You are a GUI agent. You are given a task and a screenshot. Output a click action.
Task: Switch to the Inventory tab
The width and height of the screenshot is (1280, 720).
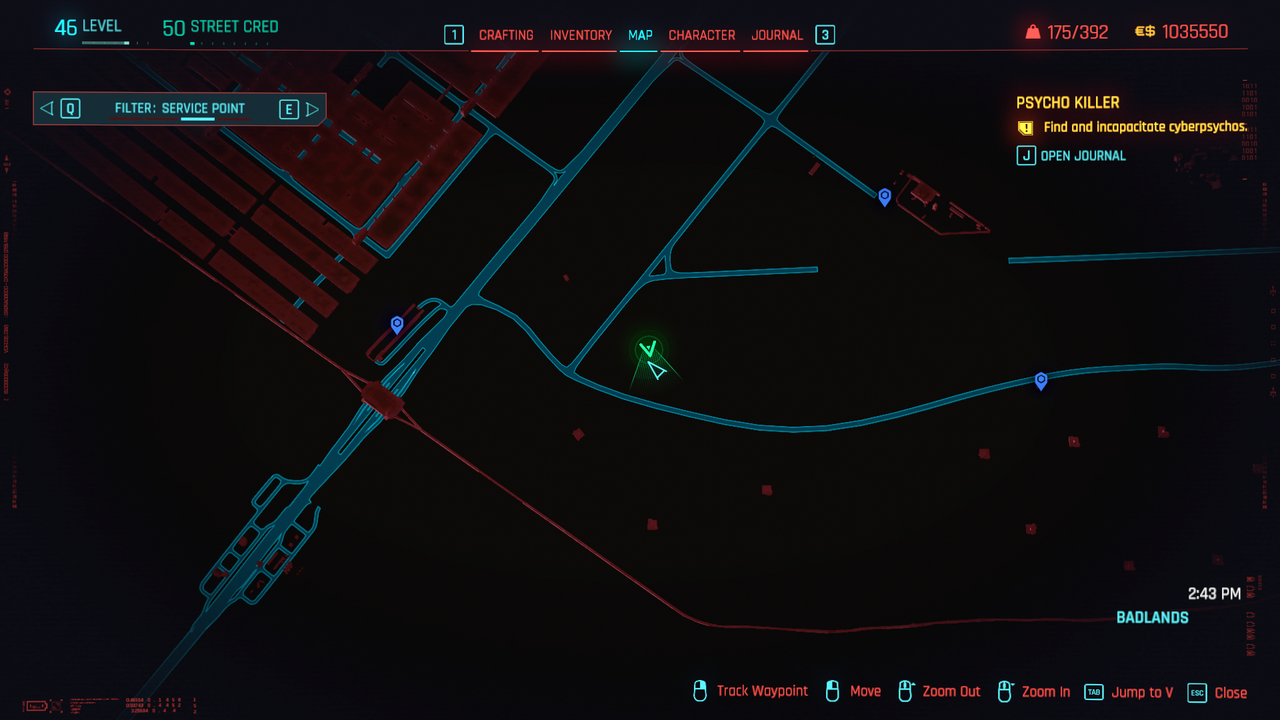click(x=581, y=35)
